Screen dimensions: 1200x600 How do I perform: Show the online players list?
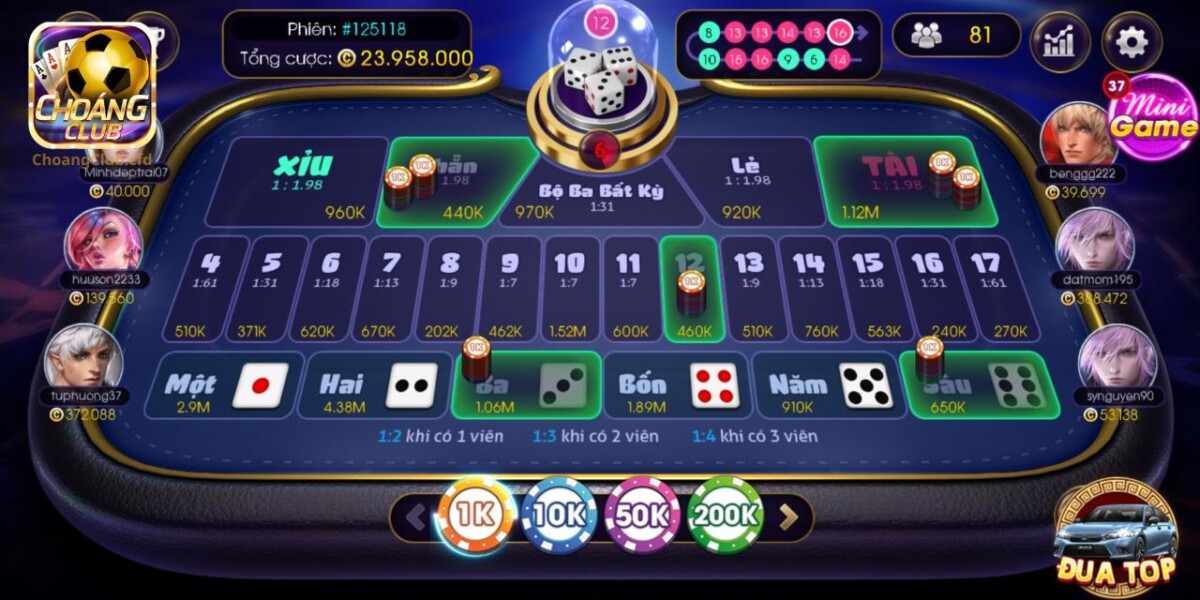pos(955,35)
